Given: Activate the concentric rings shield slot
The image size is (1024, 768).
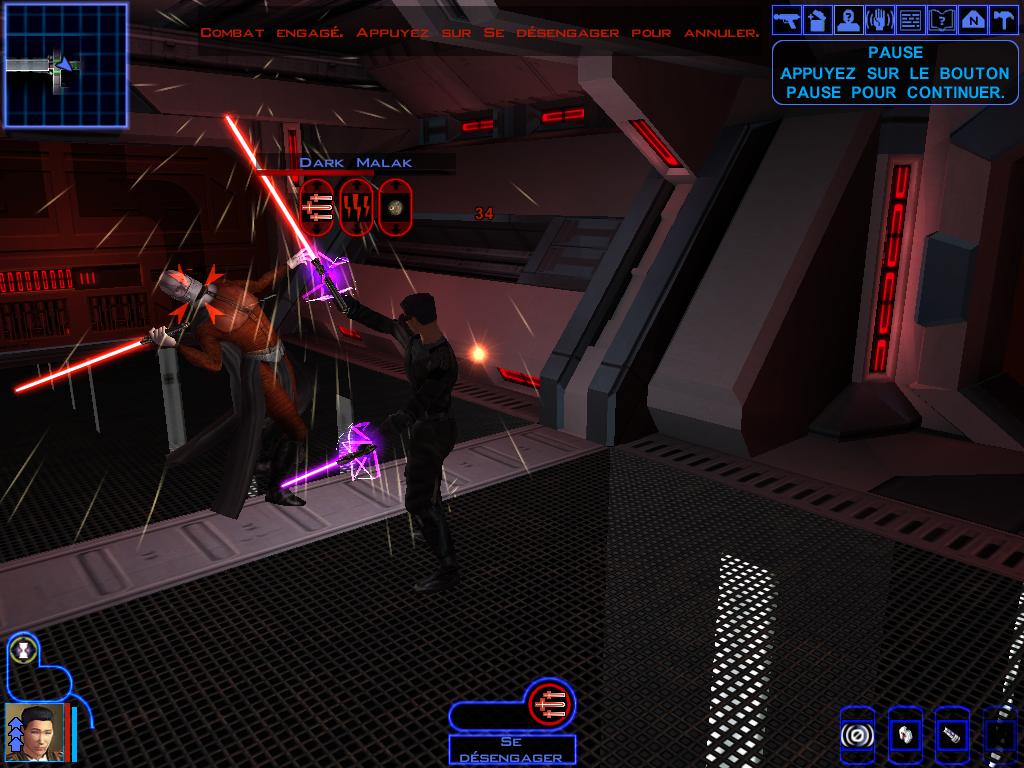Looking at the screenshot, I should 857,735.
